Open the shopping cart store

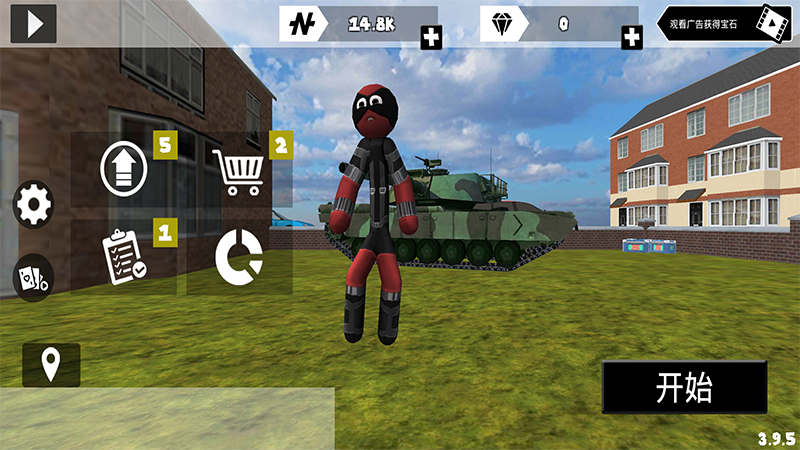(238, 171)
